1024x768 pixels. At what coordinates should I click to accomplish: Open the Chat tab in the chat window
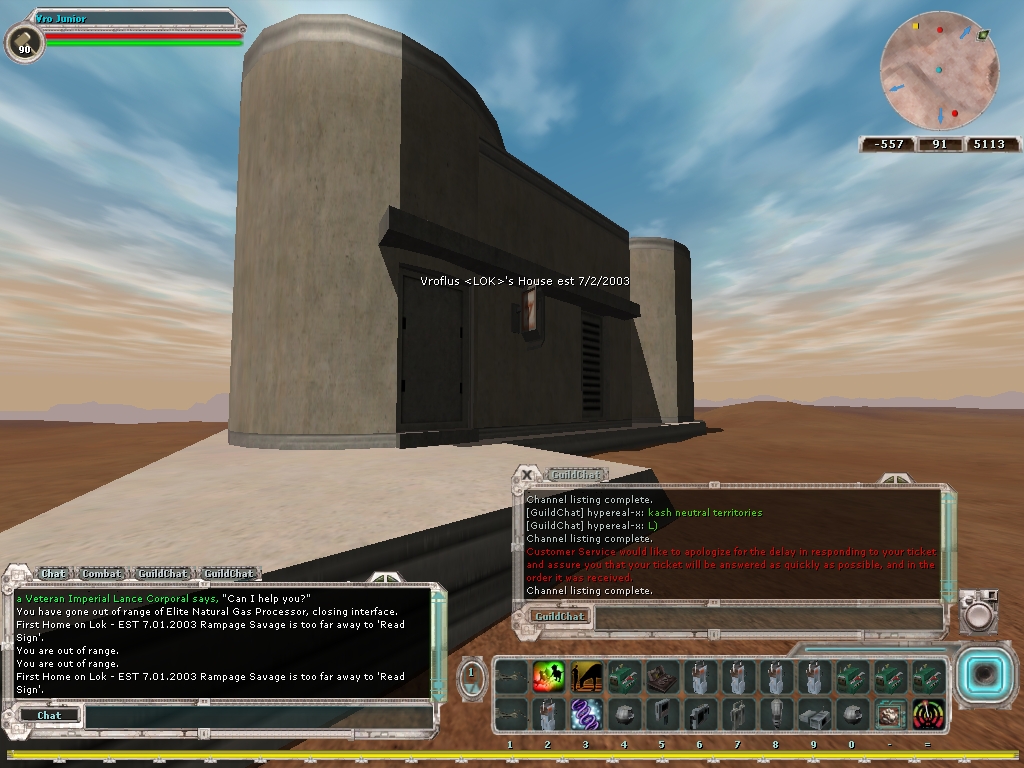(53, 574)
